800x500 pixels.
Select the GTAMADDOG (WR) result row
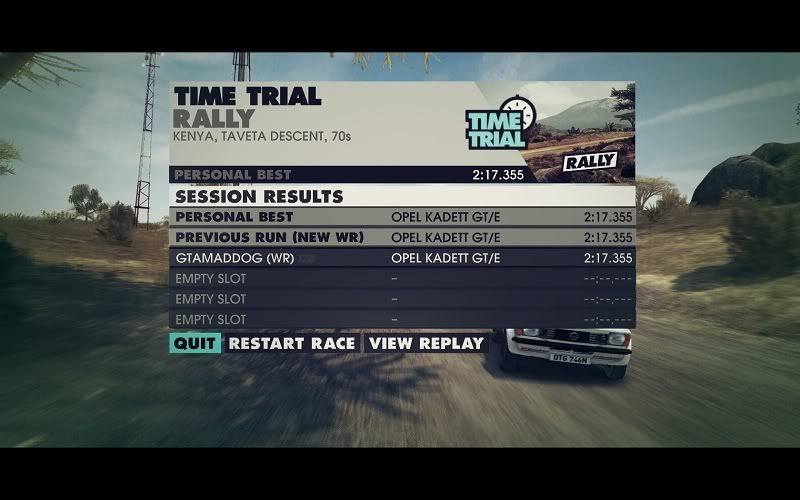click(x=402, y=258)
